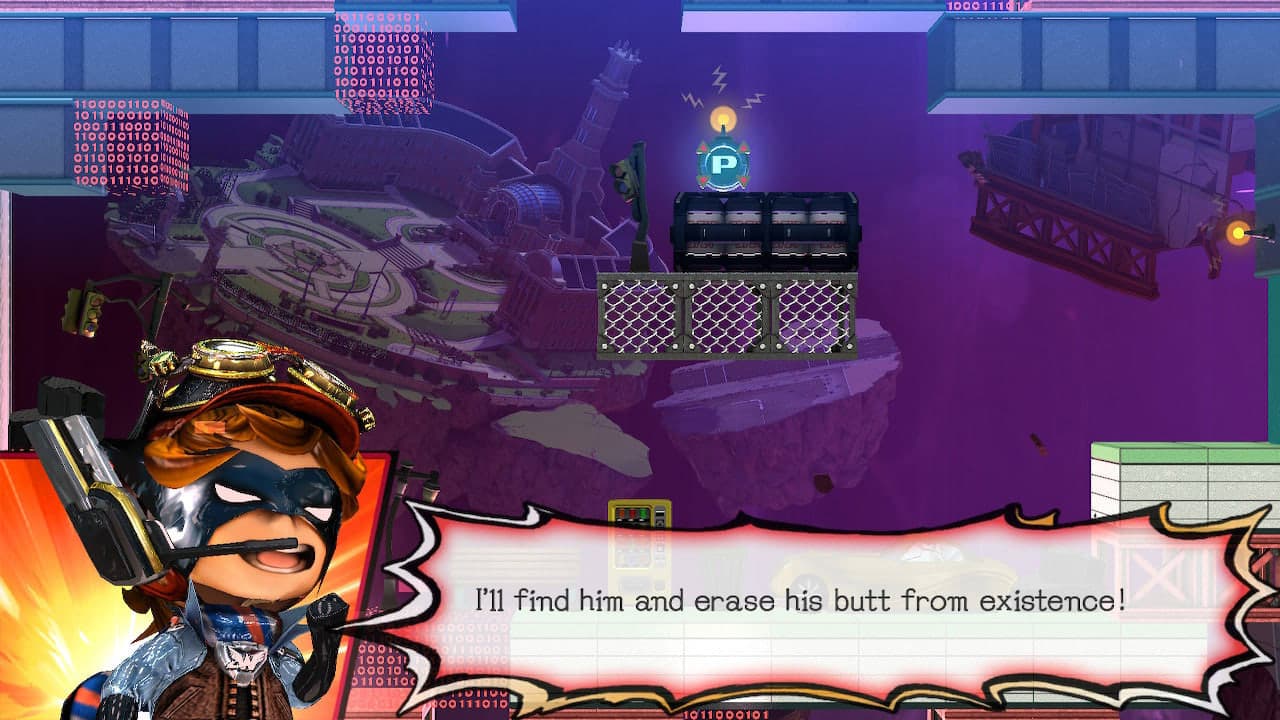Screen dimensions: 1280x720
Task: Click the wall-mounted turret on the right
Action: coord(1240,235)
